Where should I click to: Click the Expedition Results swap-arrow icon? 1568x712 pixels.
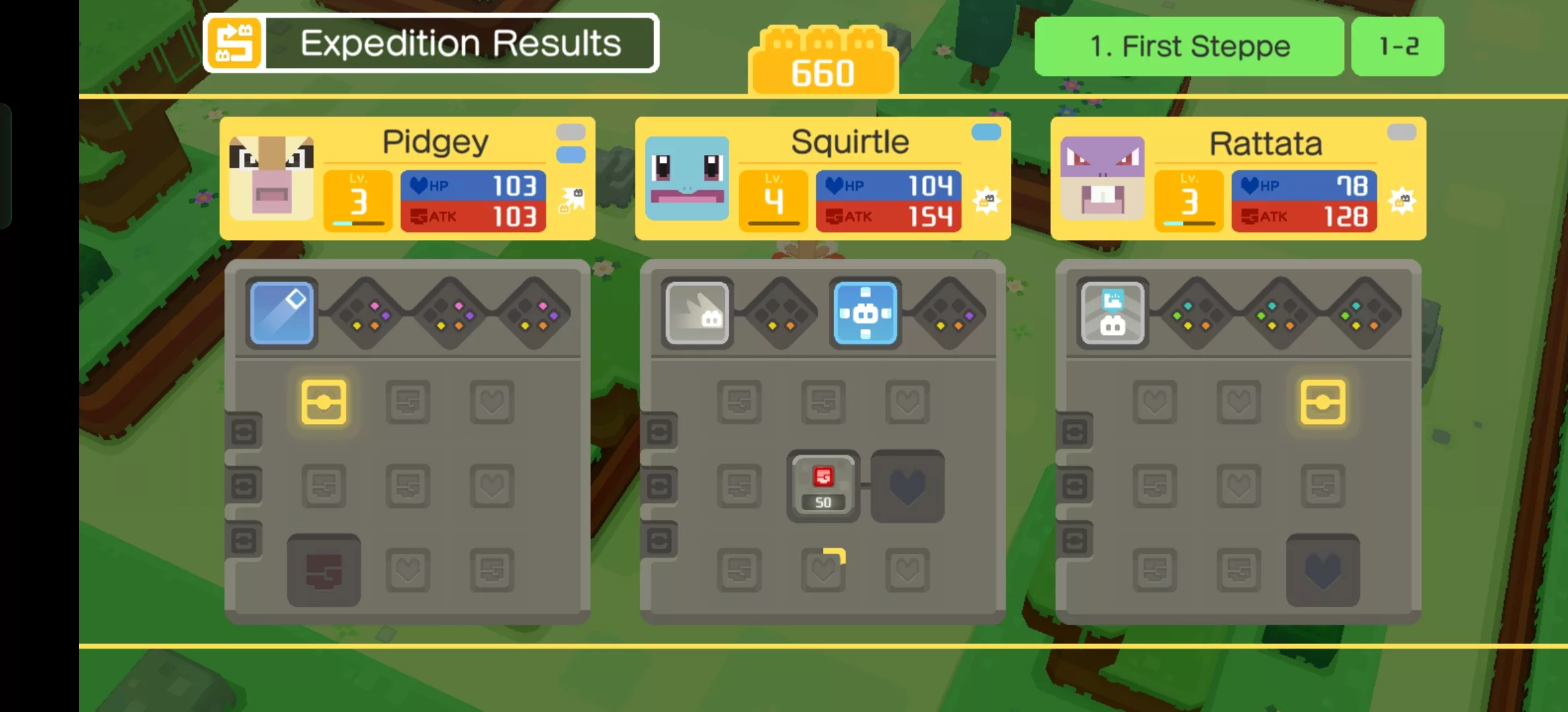pyautogui.click(x=235, y=44)
